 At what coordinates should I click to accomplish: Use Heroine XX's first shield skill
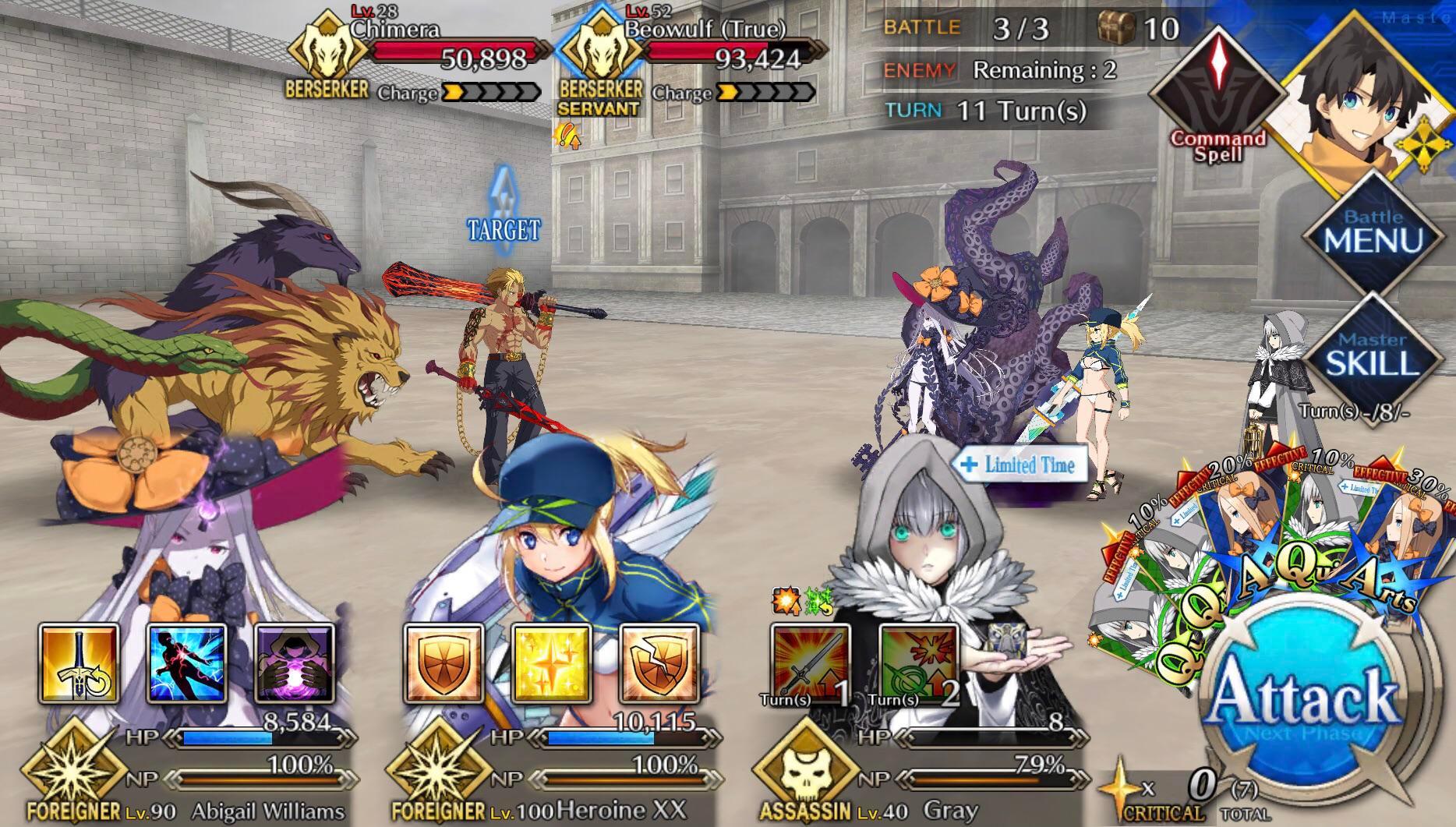pos(444,663)
